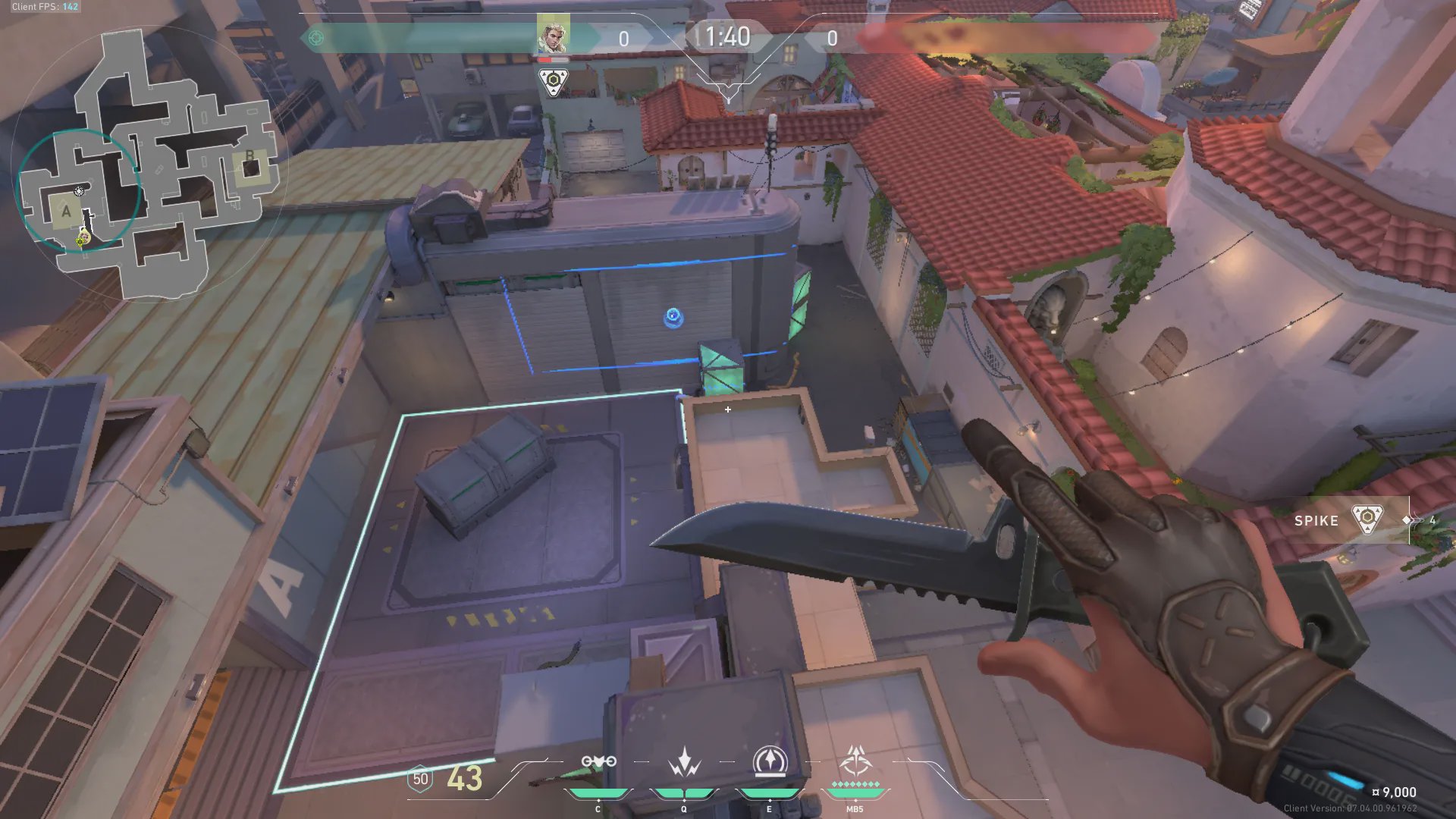Click the spike carrier icon below the portrait
The width and height of the screenshot is (1456, 819).
click(x=554, y=82)
